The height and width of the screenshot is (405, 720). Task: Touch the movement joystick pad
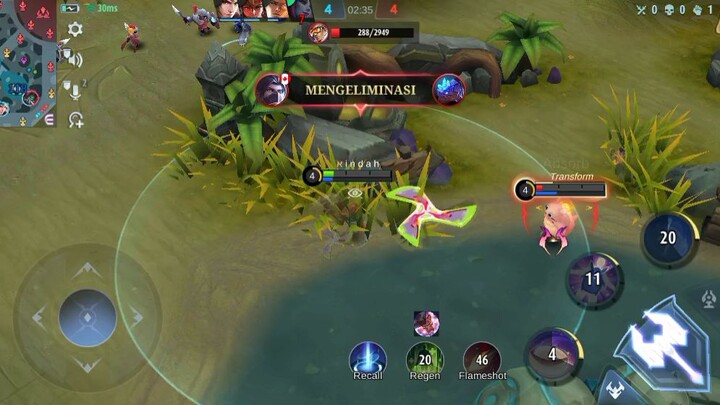(88, 318)
